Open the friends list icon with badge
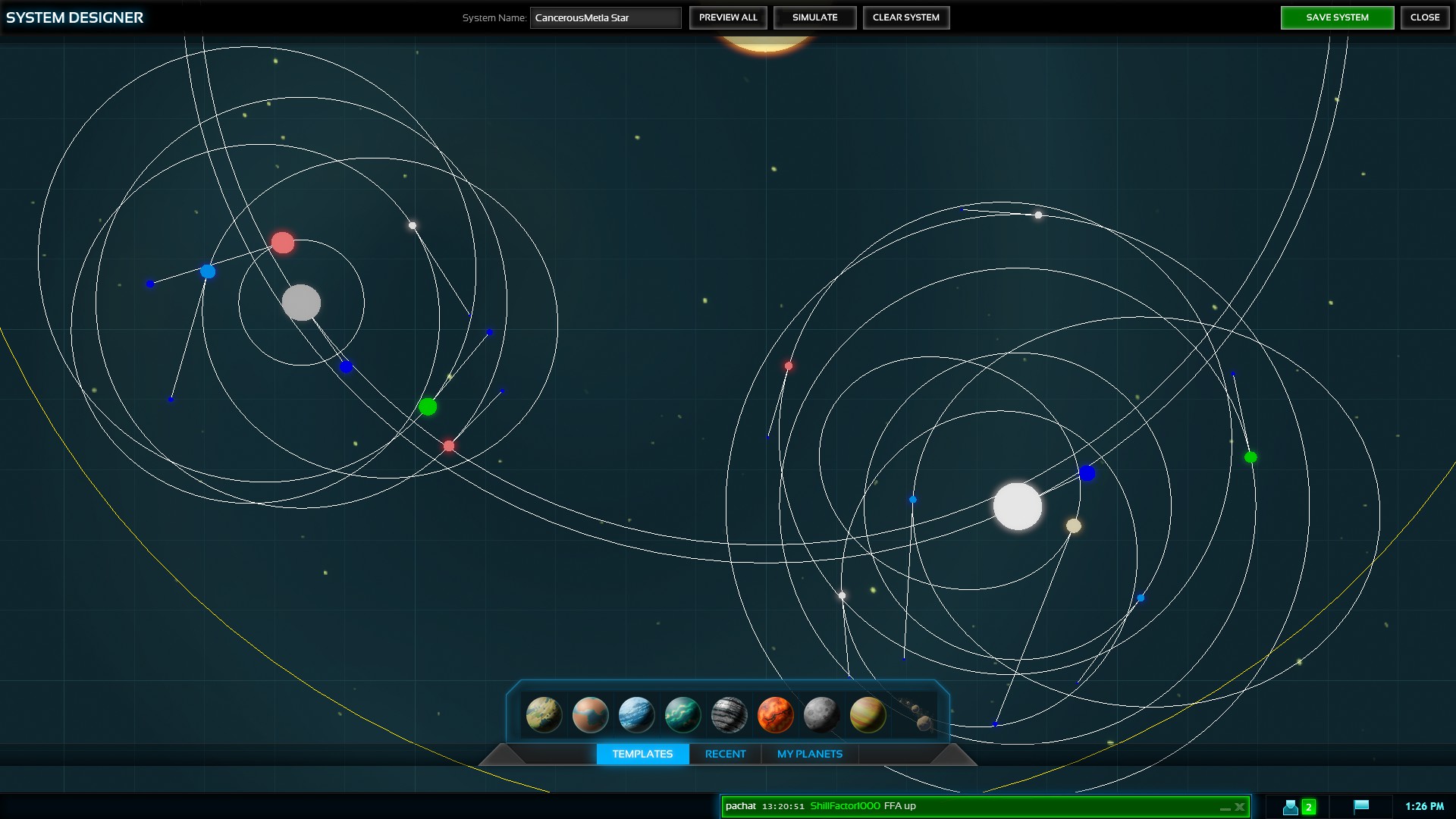The height and width of the screenshot is (819, 1456). pyautogui.click(x=1298, y=807)
